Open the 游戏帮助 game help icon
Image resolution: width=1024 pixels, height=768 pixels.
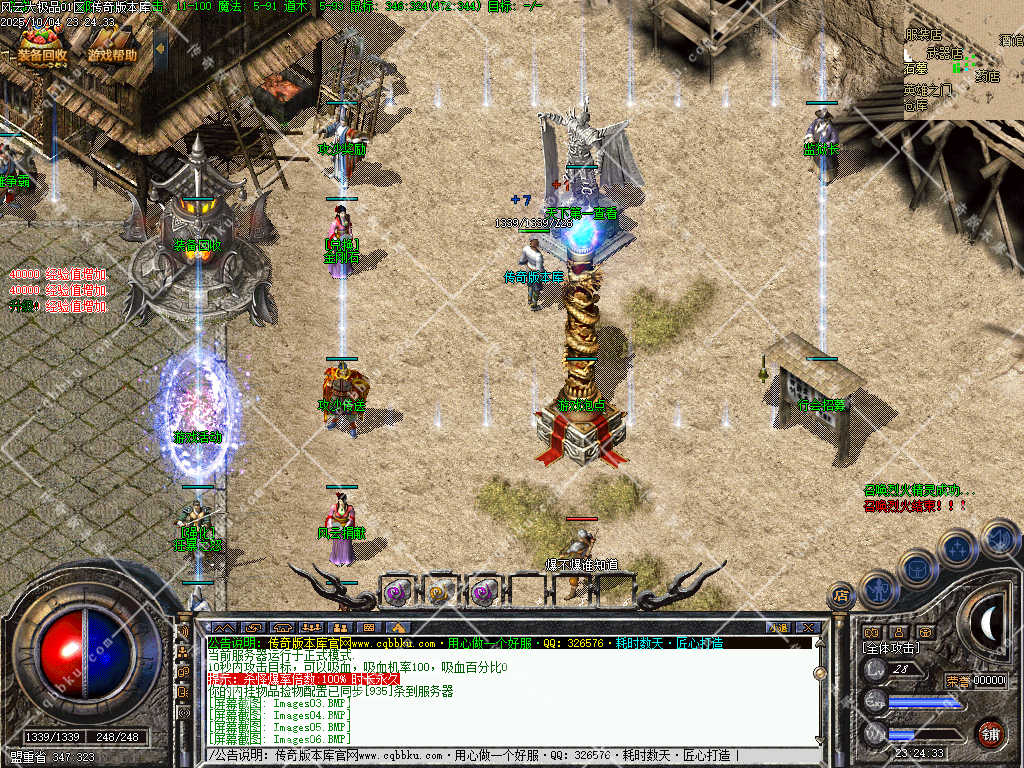pos(110,49)
